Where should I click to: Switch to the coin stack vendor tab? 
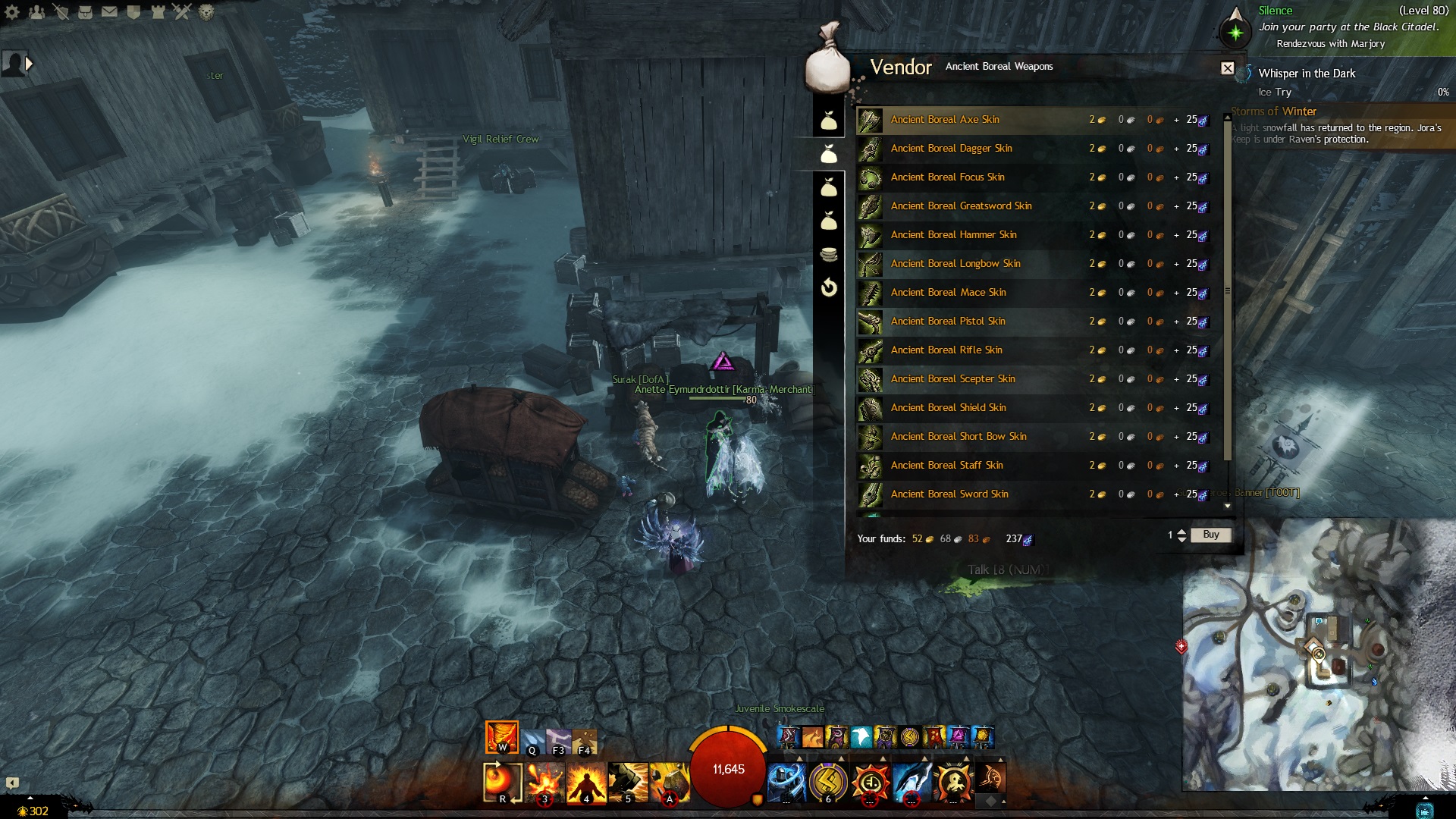click(829, 254)
